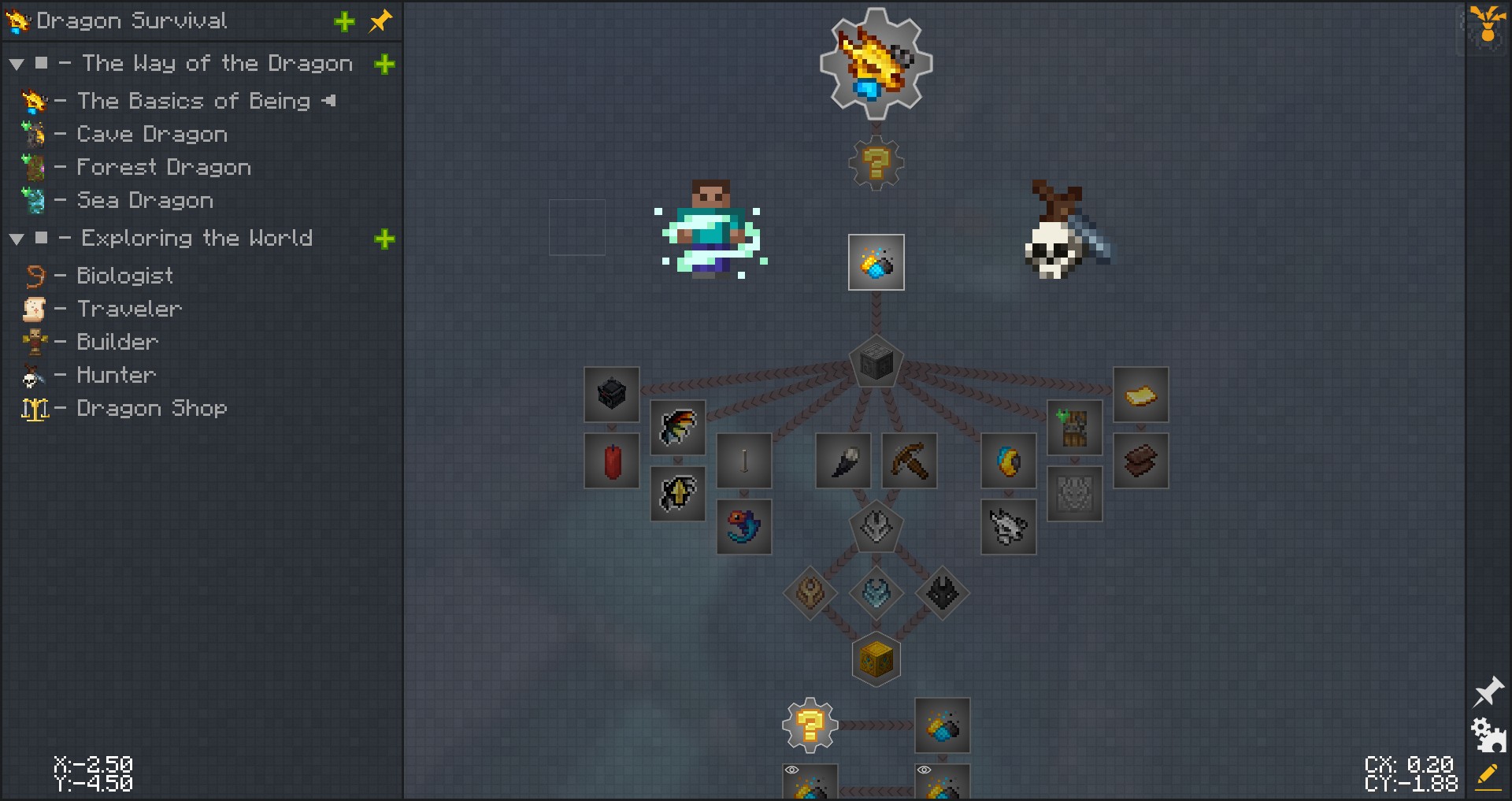Screen dimensions: 1512x801
Task: Select the Builder chapter
Action: click(x=117, y=342)
